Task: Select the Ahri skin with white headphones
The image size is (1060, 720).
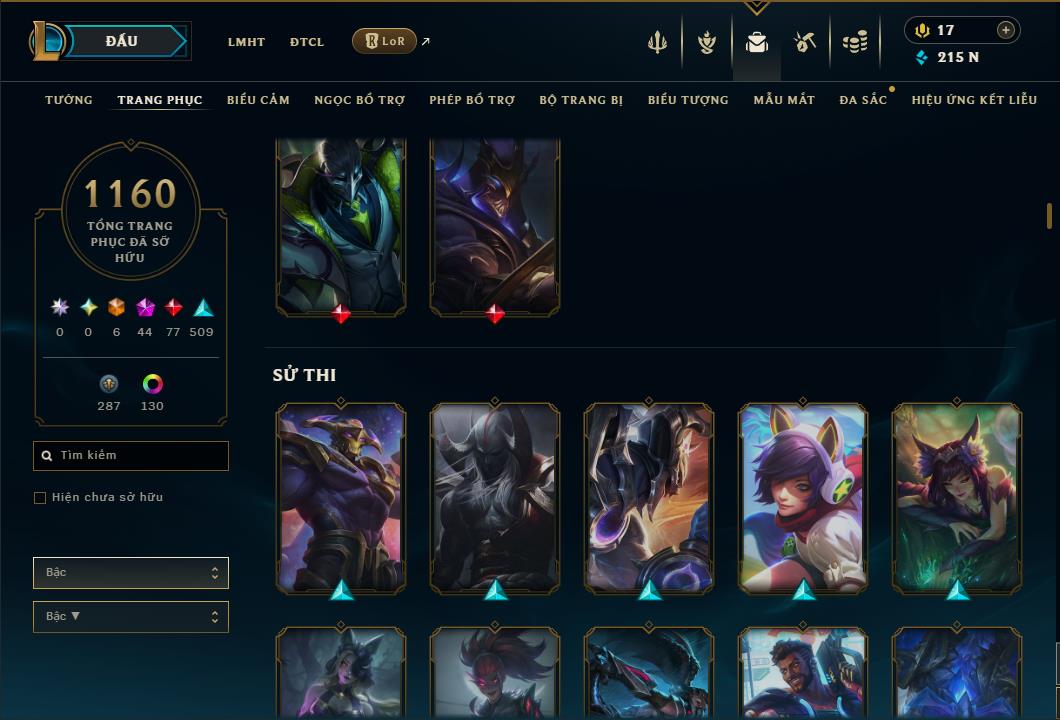Action: tap(803, 496)
